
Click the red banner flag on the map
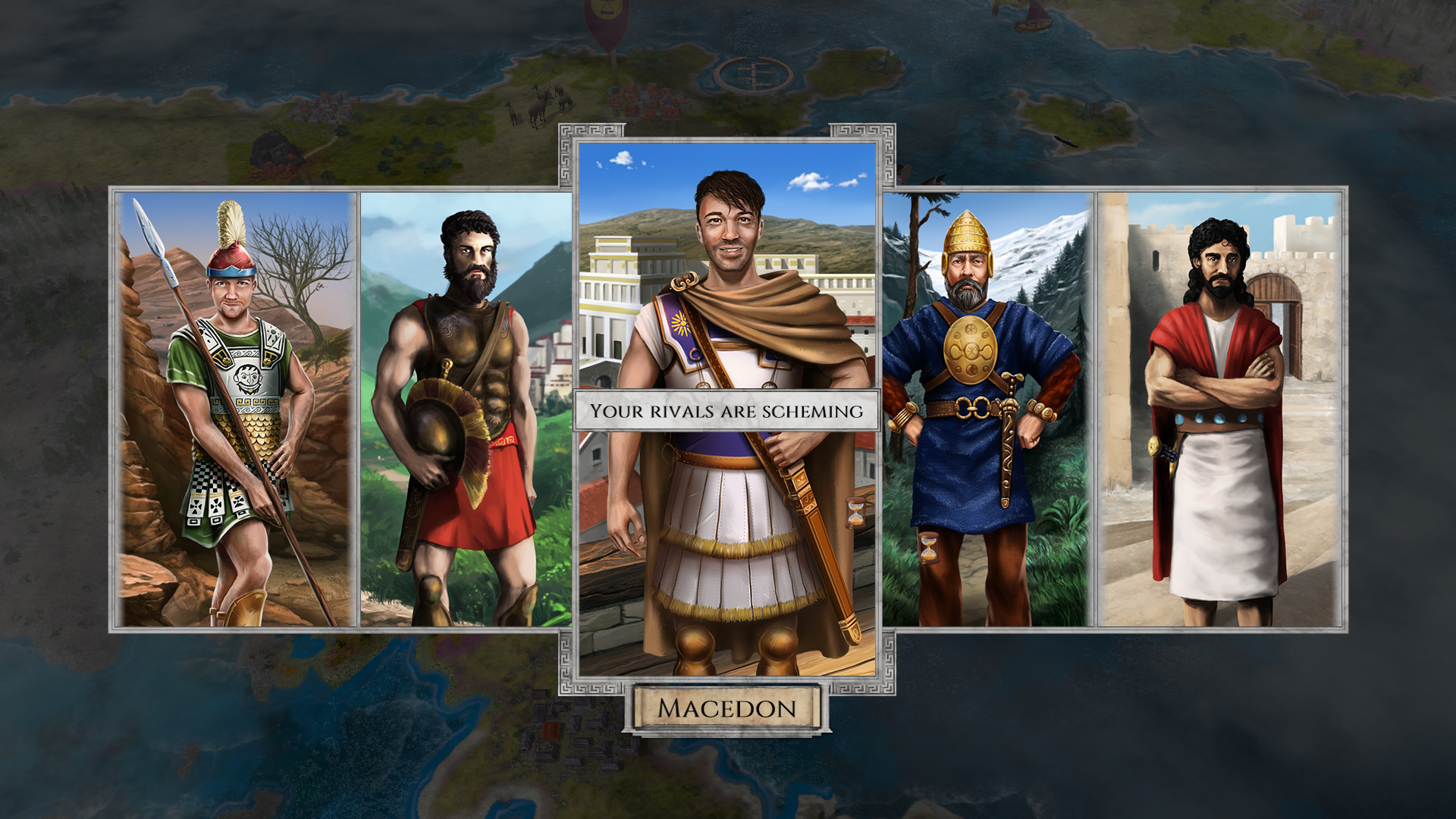point(607,23)
